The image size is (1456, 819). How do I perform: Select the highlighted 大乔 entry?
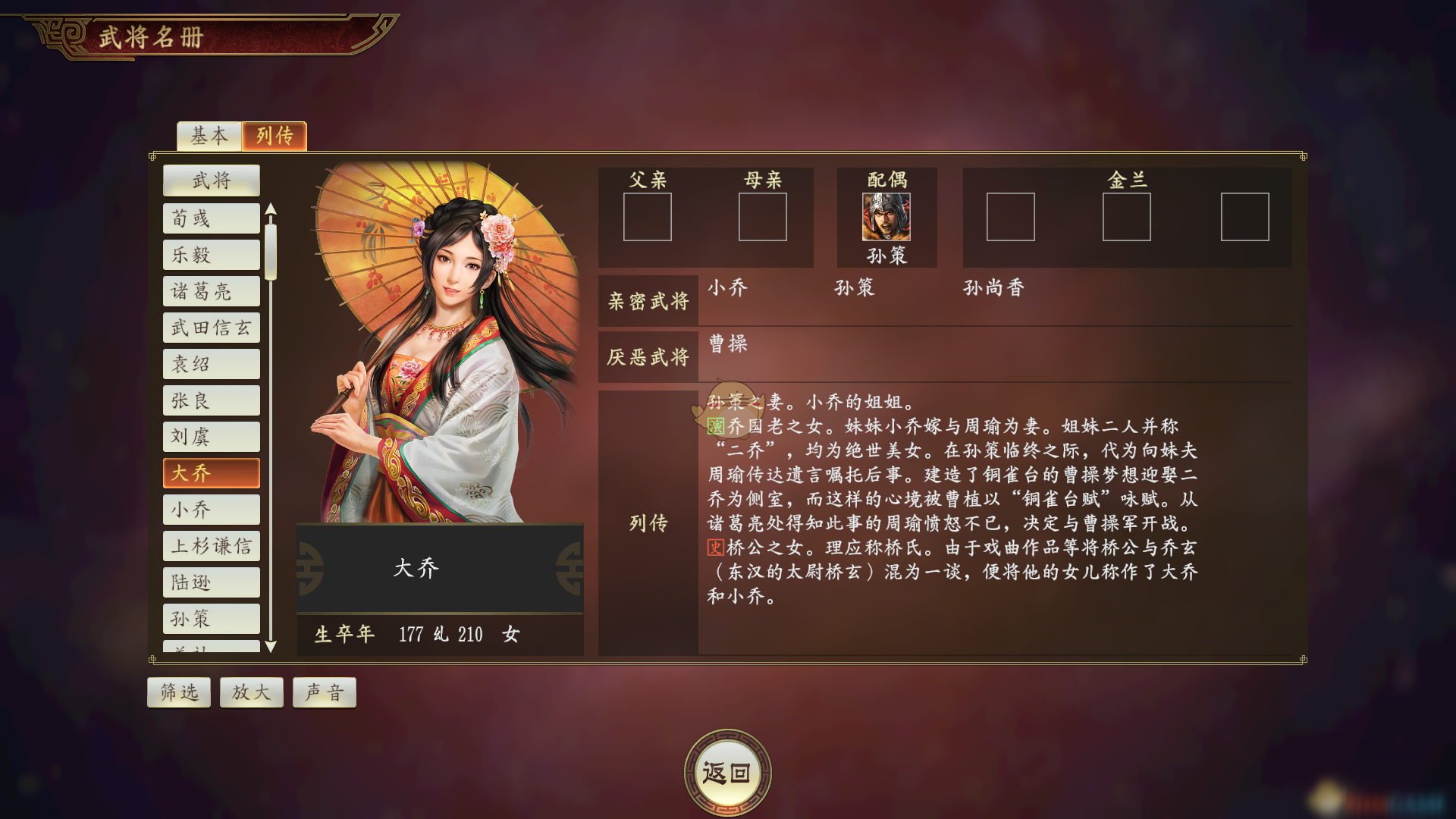[x=211, y=473]
